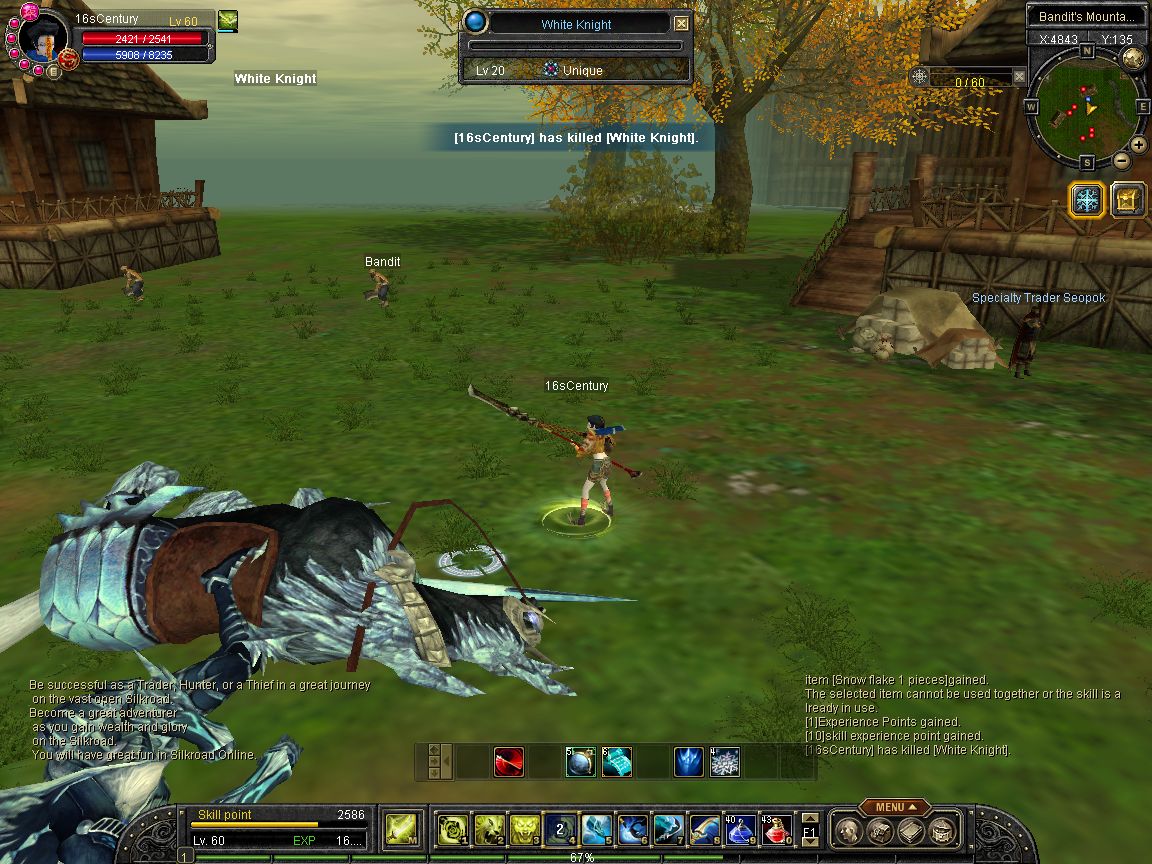
Task: Open the golden treasure chest button
Action: tap(1128, 199)
